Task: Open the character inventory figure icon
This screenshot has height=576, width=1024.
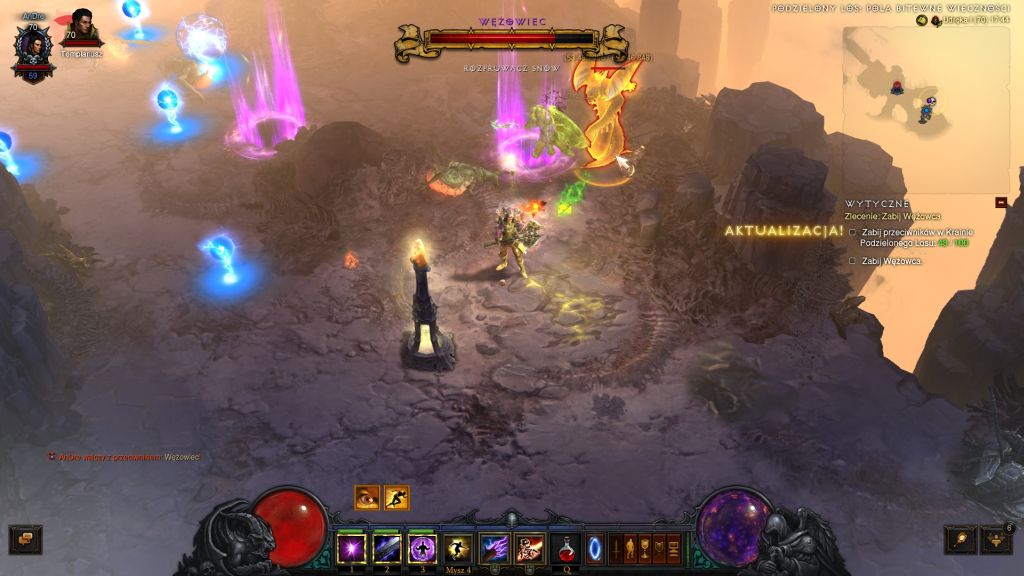Action: pos(630,549)
